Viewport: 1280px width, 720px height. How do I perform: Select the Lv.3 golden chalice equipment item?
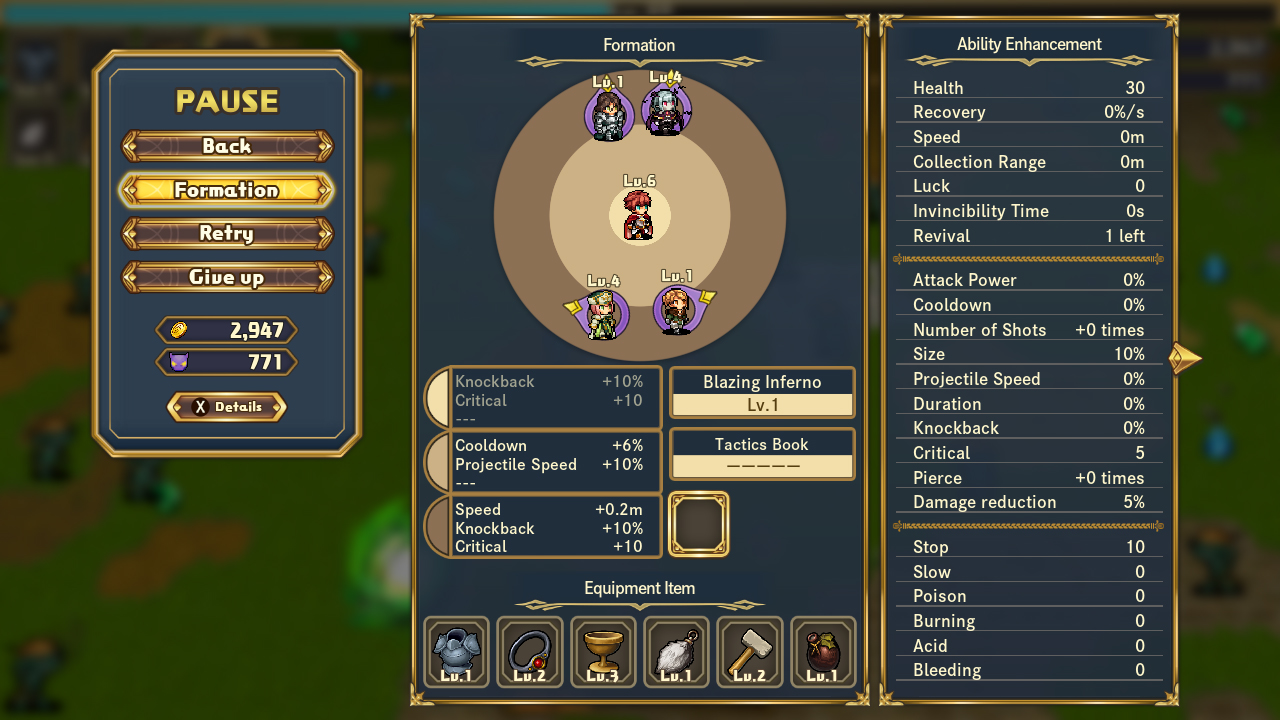coord(603,652)
